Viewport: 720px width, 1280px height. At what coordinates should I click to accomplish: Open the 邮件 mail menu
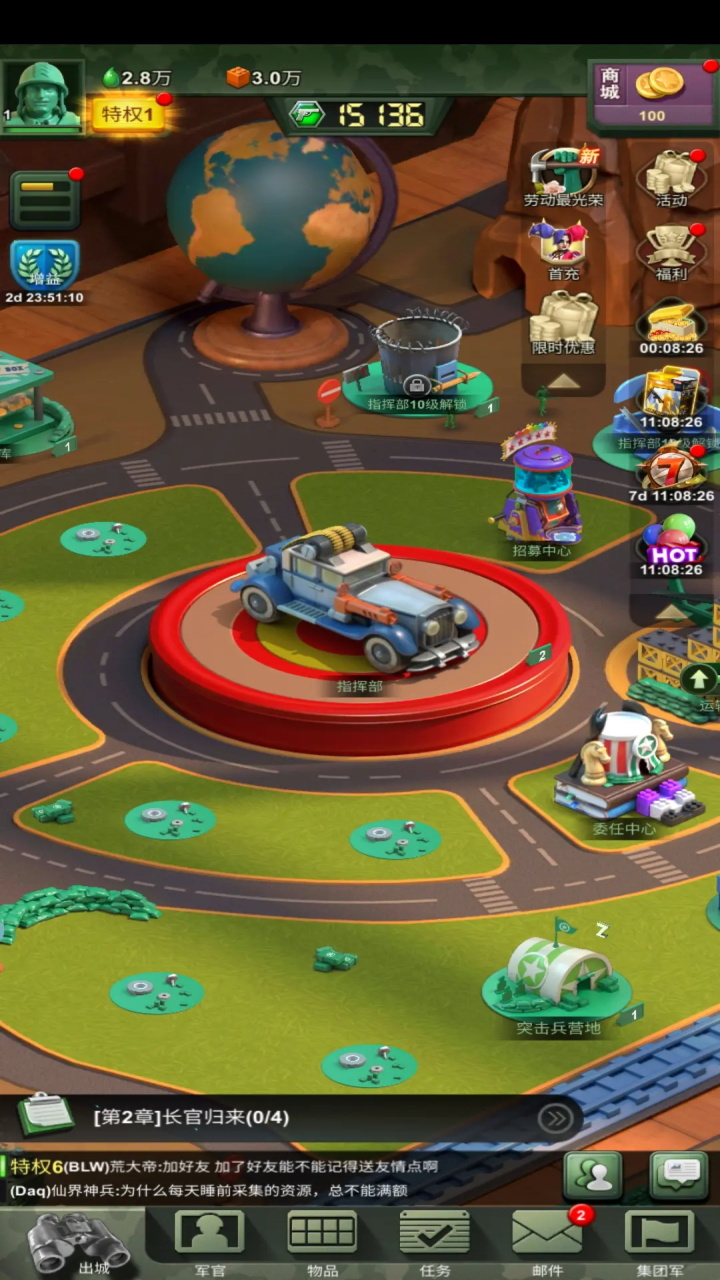(x=547, y=1240)
